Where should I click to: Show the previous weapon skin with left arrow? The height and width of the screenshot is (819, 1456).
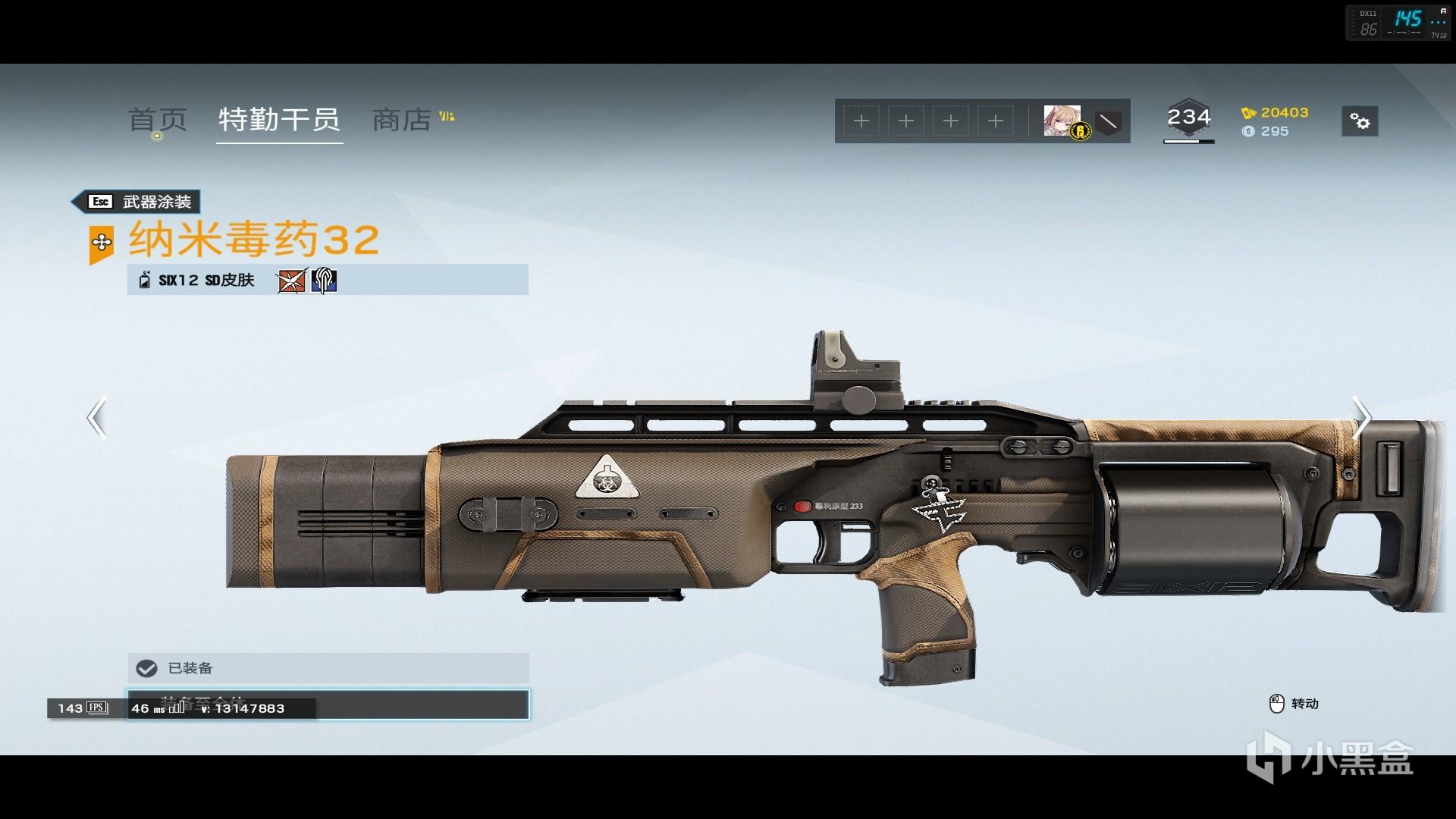(x=96, y=418)
